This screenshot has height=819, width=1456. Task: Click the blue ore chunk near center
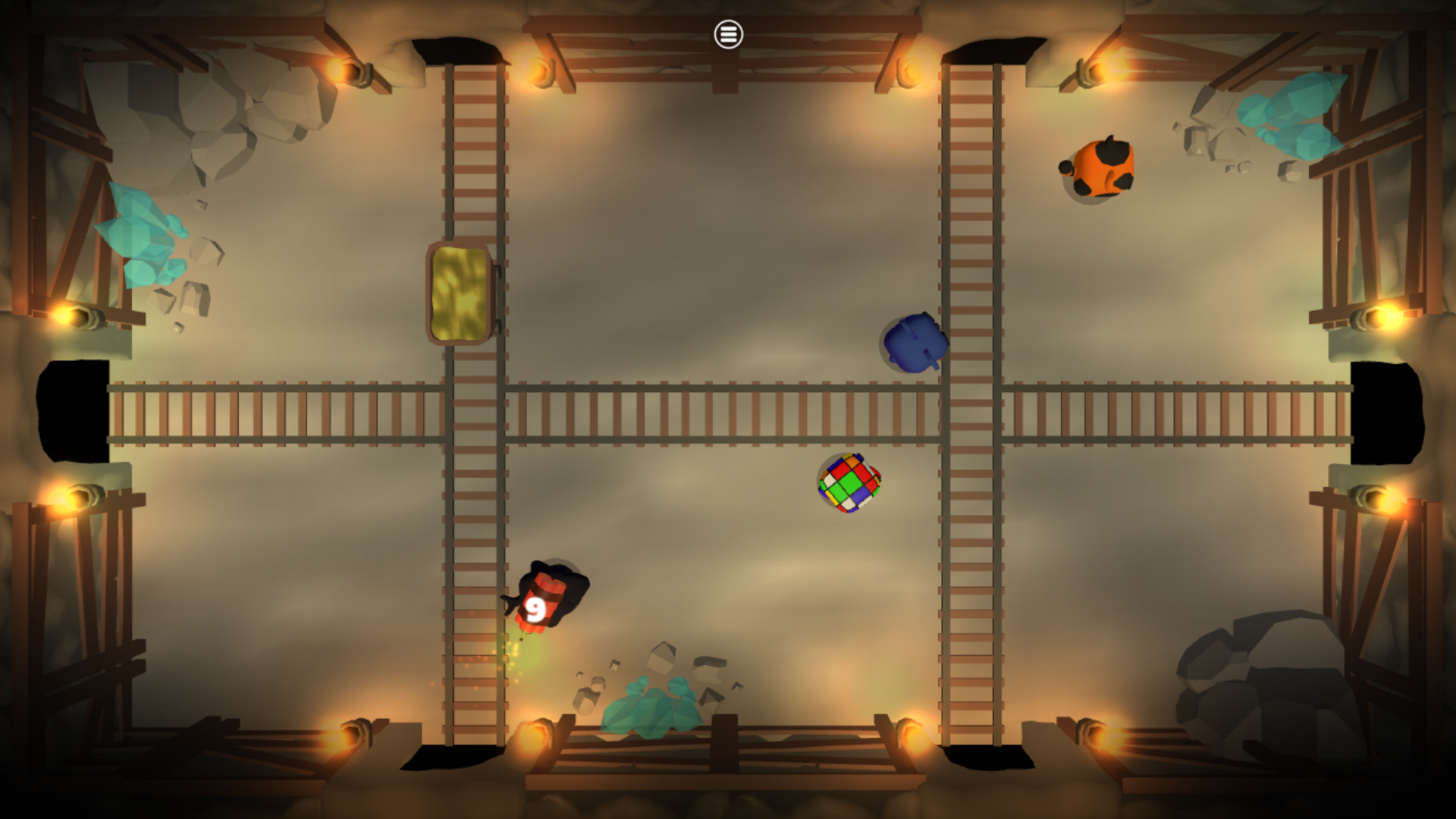(913, 343)
